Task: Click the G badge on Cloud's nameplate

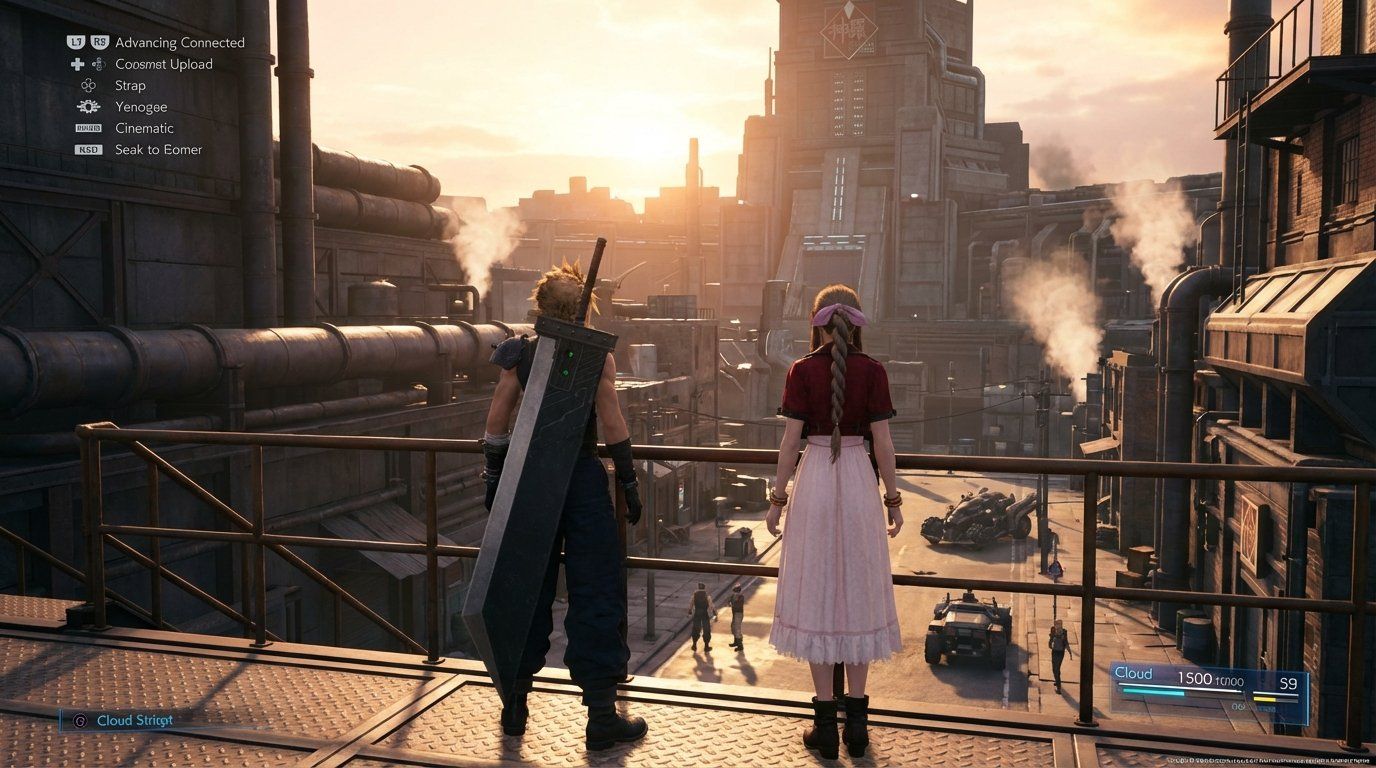Action: [x=80, y=720]
